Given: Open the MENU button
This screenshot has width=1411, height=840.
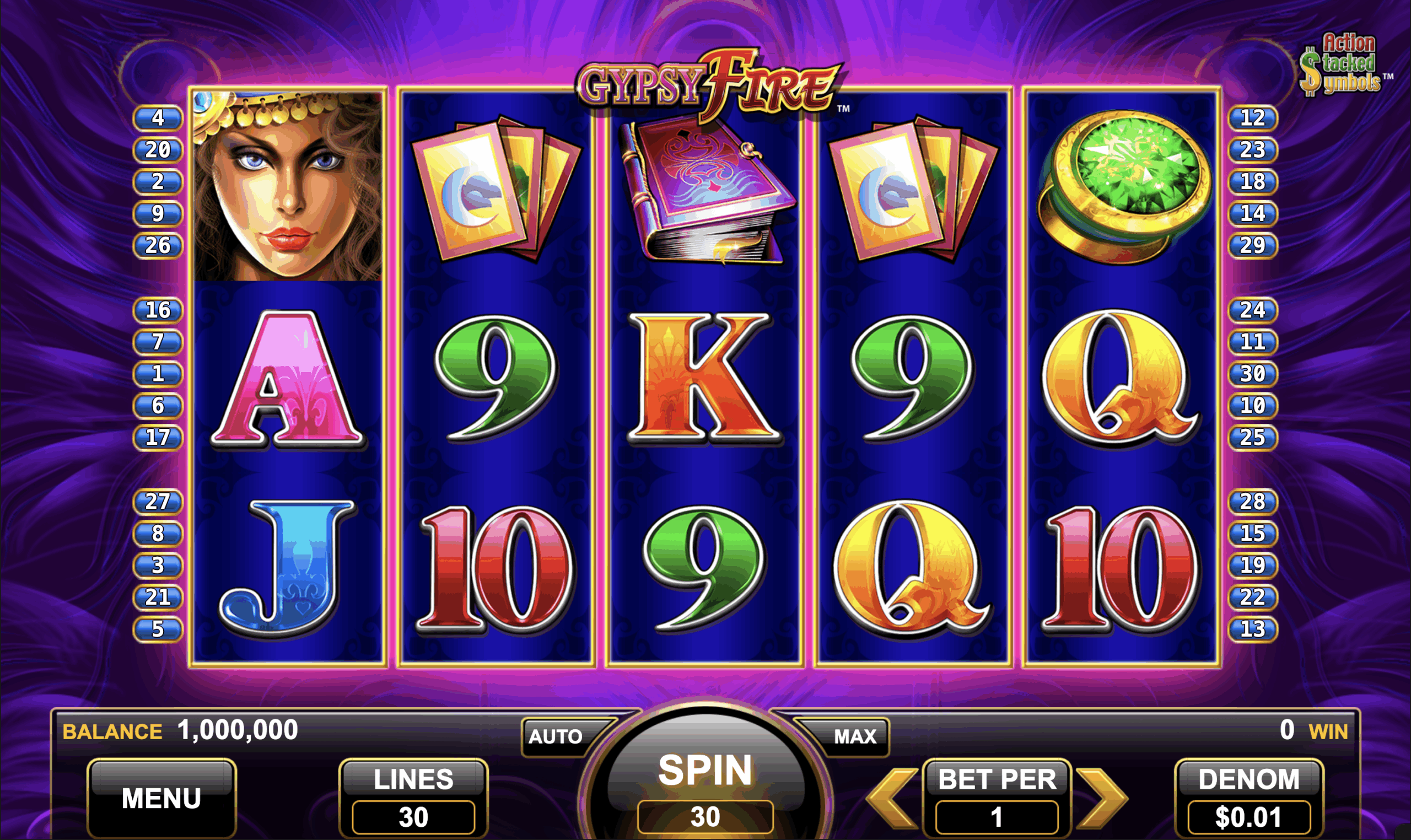Looking at the screenshot, I should (161, 798).
